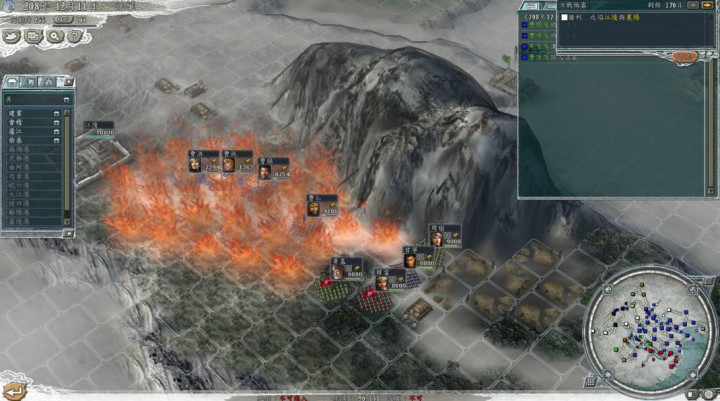This screenshot has width=720, height=401.
Task: Click the swirl emblem in bottom-left corner
Action: (12, 391)
